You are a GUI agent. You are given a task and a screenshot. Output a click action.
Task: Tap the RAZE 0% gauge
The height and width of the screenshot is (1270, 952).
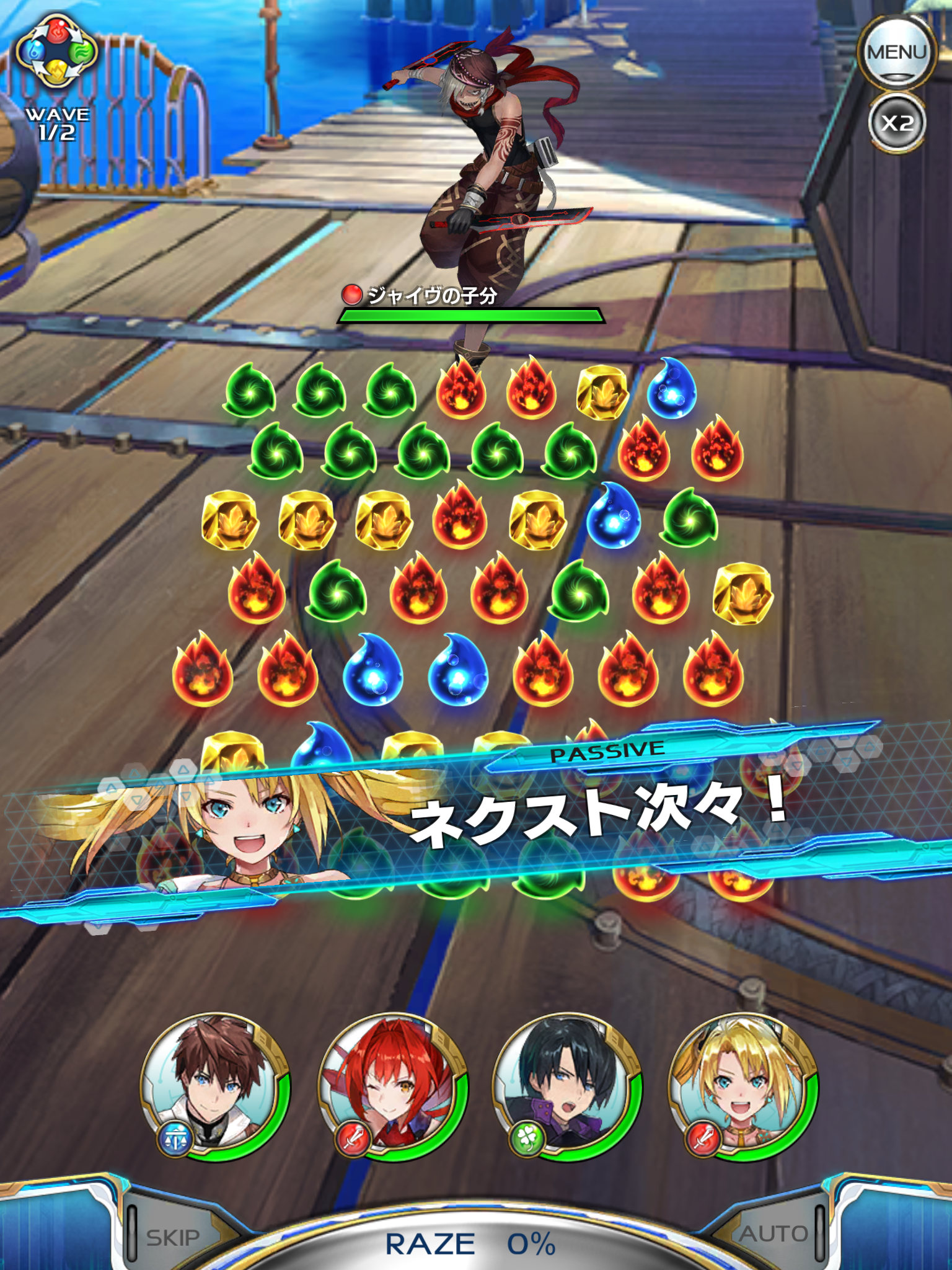[471, 1243]
